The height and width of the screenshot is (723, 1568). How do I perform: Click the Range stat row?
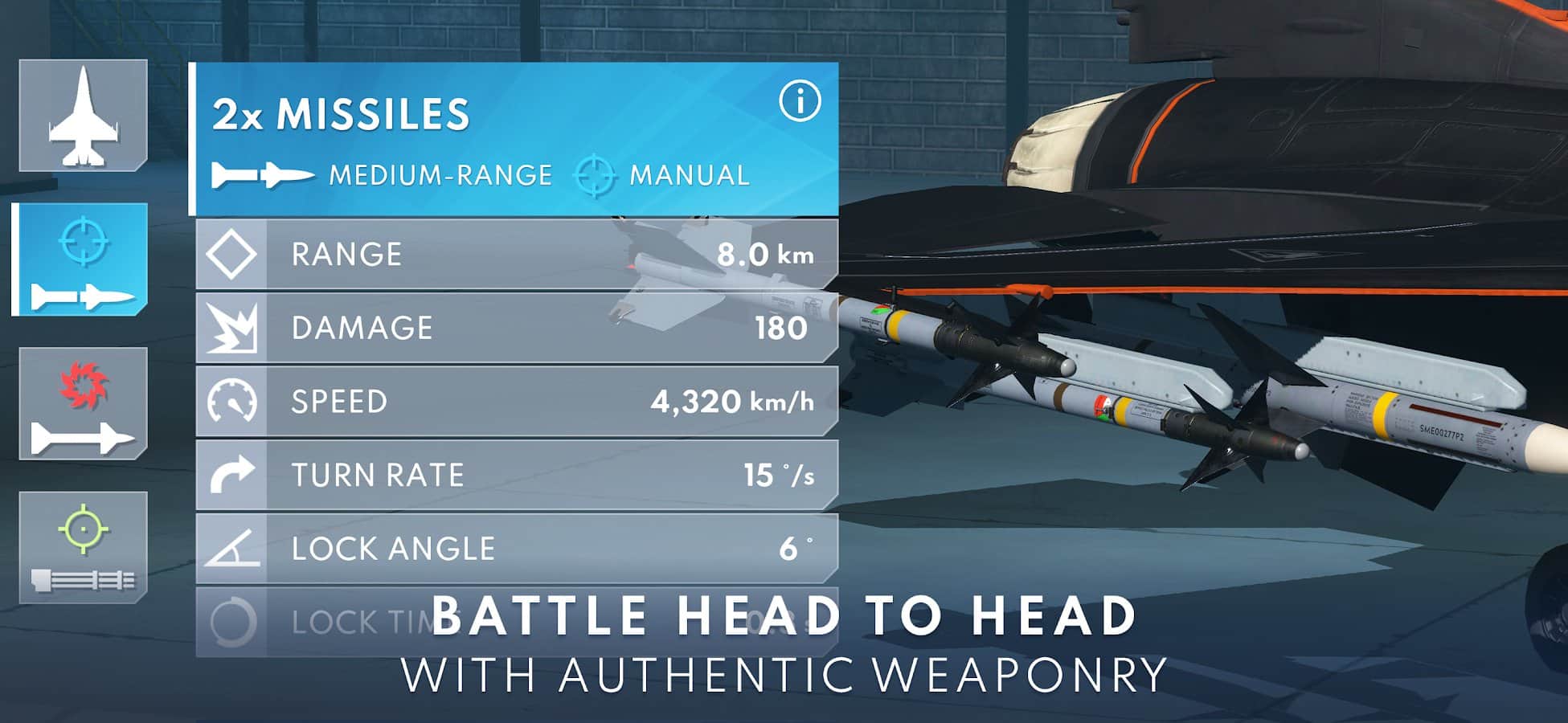[x=516, y=255]
